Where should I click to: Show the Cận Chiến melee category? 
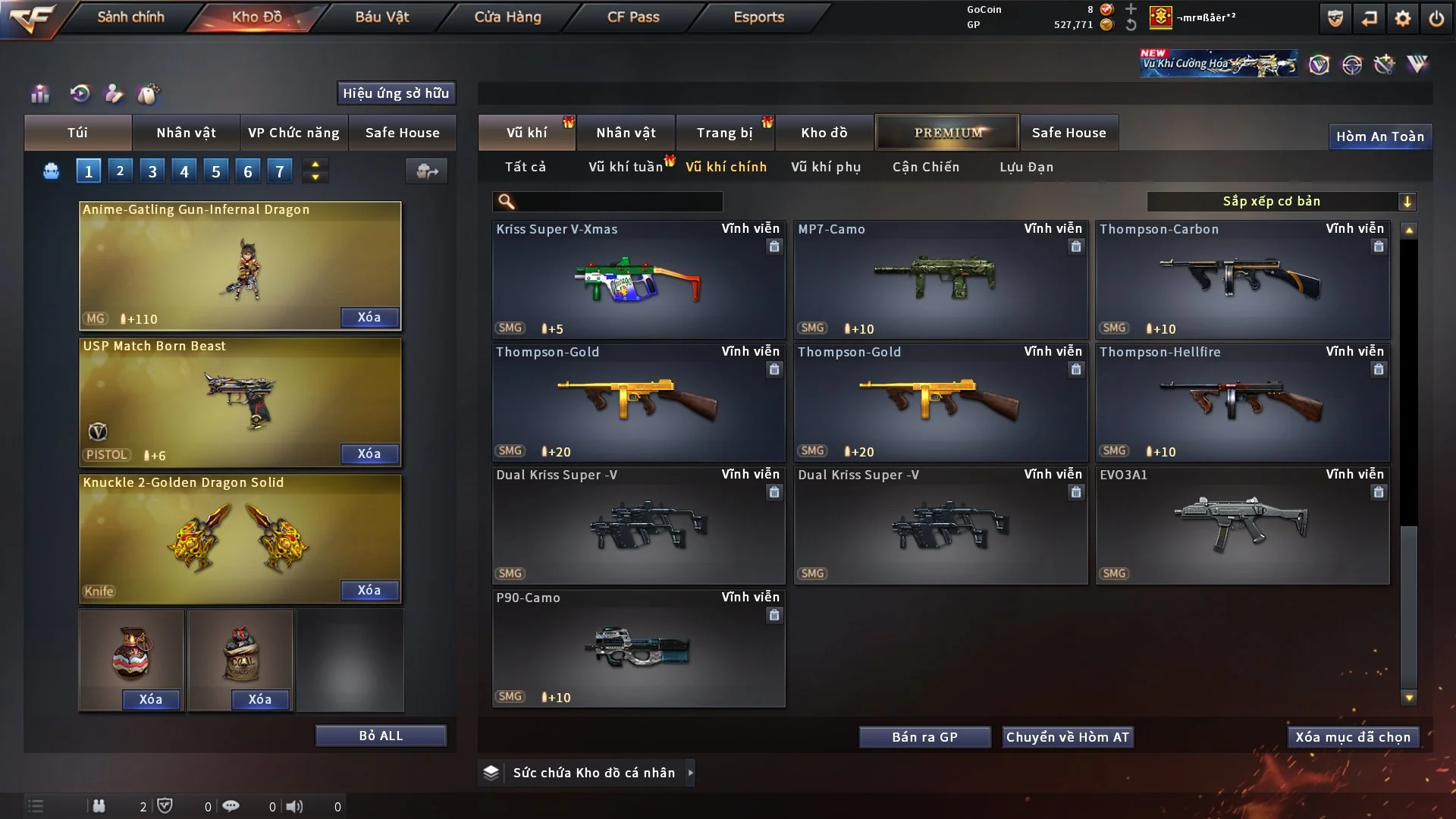(926, 167)
